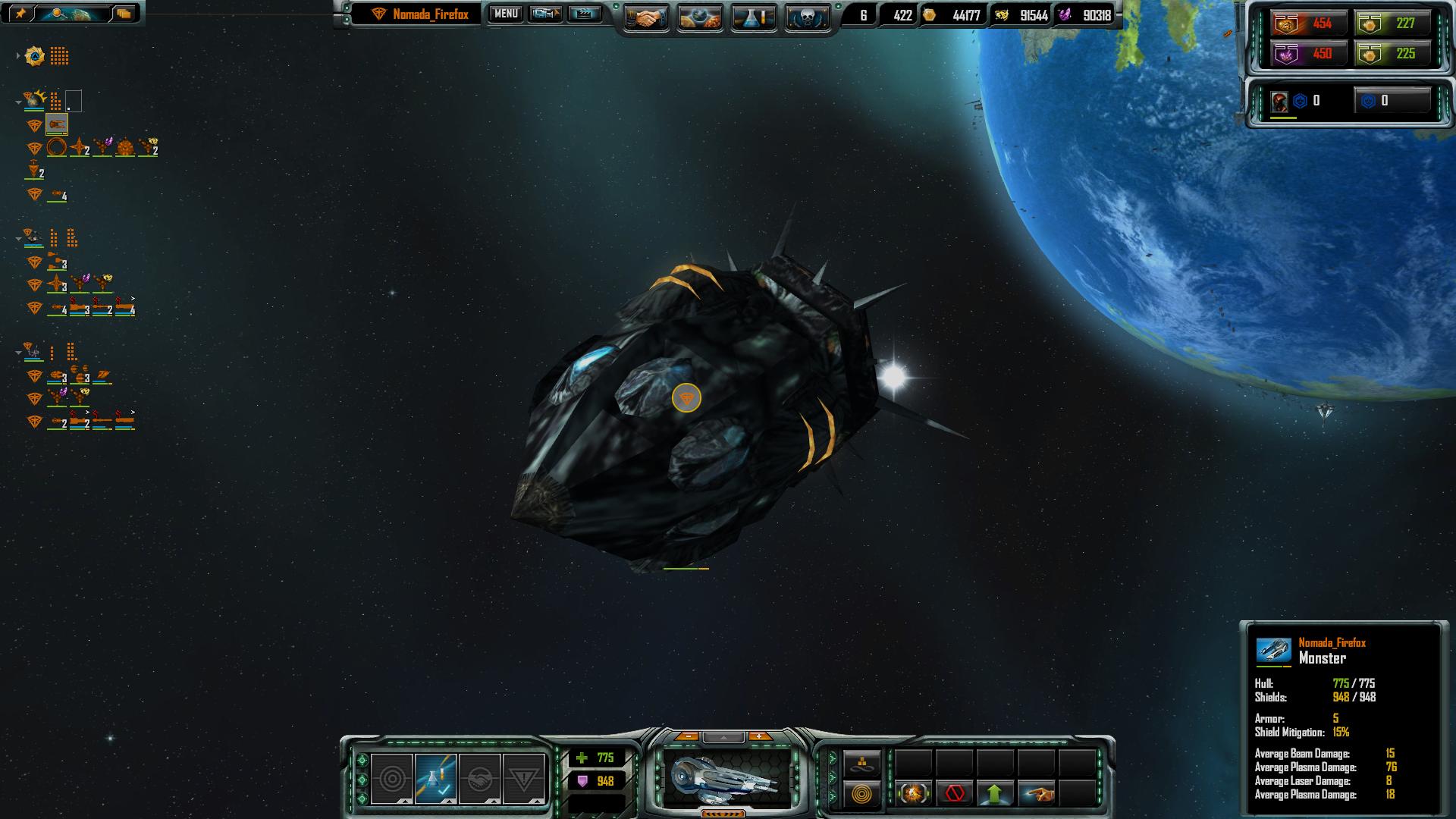Screen dimensions: 1456x819
Task: Open the diplomacy handshake screen
Action: click(646, 17)
